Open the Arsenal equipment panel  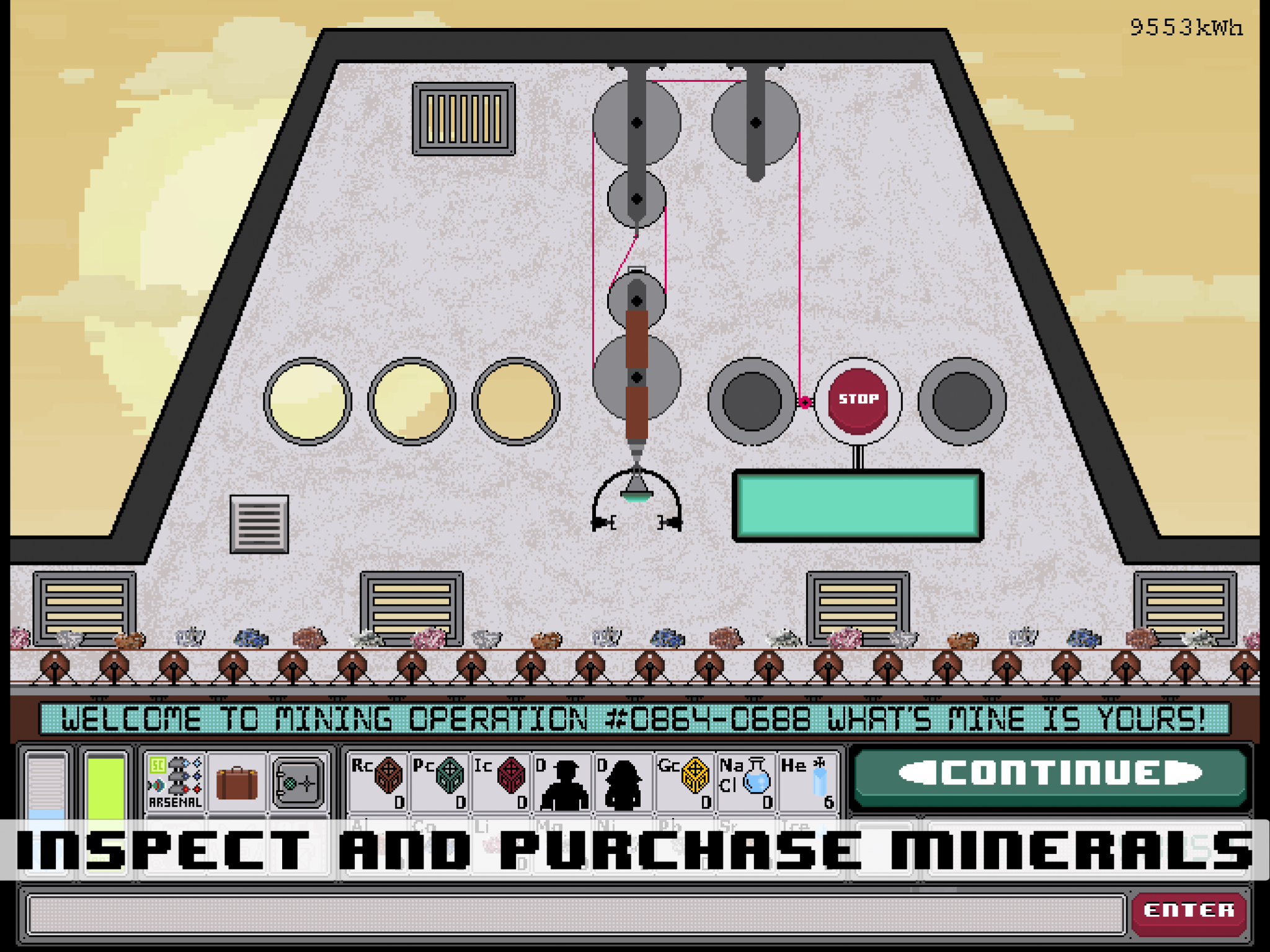(174, 781)
